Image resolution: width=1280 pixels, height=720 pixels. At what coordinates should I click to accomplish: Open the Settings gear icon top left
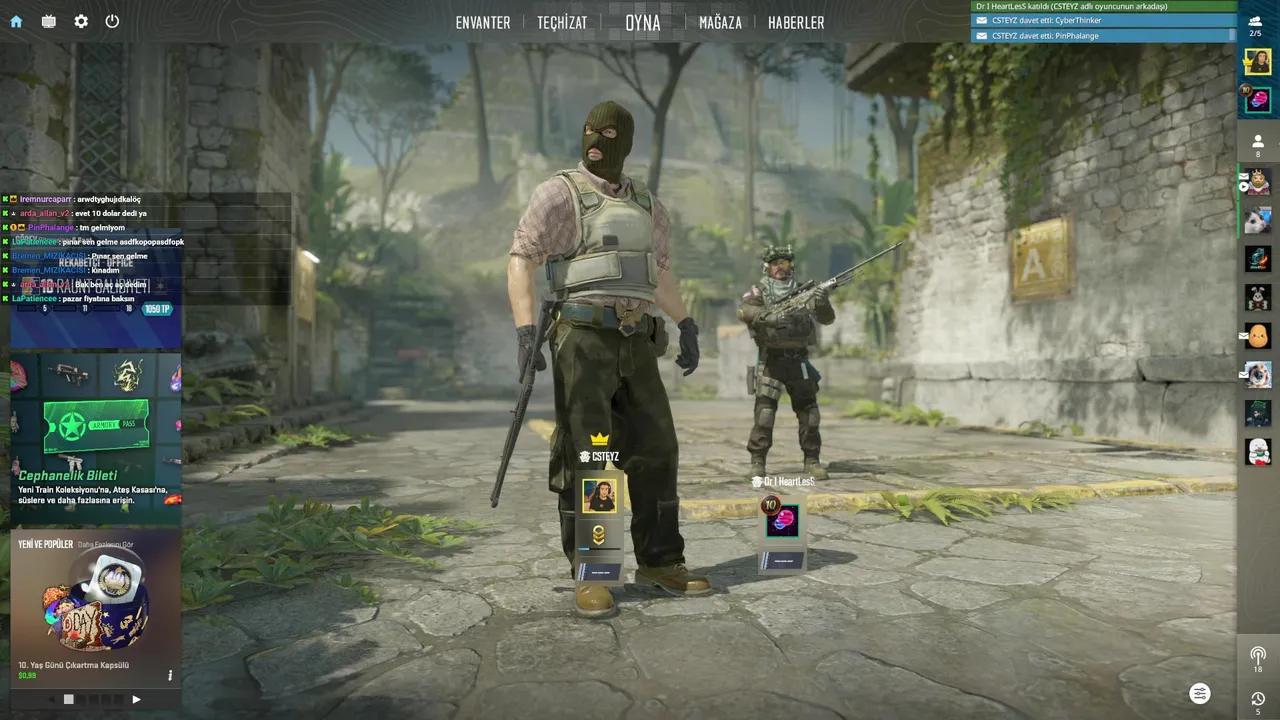click(x=80, y=21)
